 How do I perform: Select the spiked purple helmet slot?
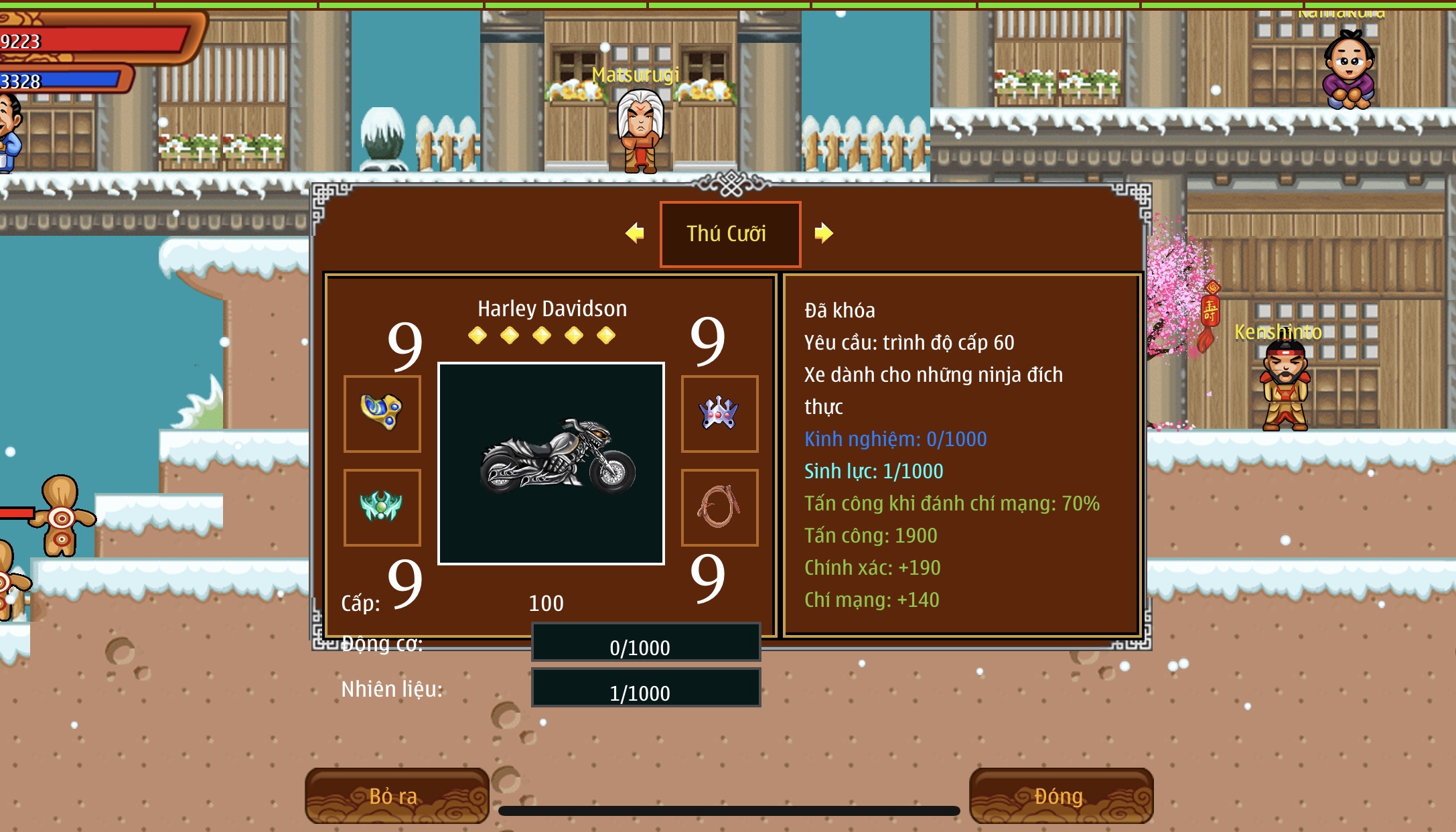coord(719,413)
